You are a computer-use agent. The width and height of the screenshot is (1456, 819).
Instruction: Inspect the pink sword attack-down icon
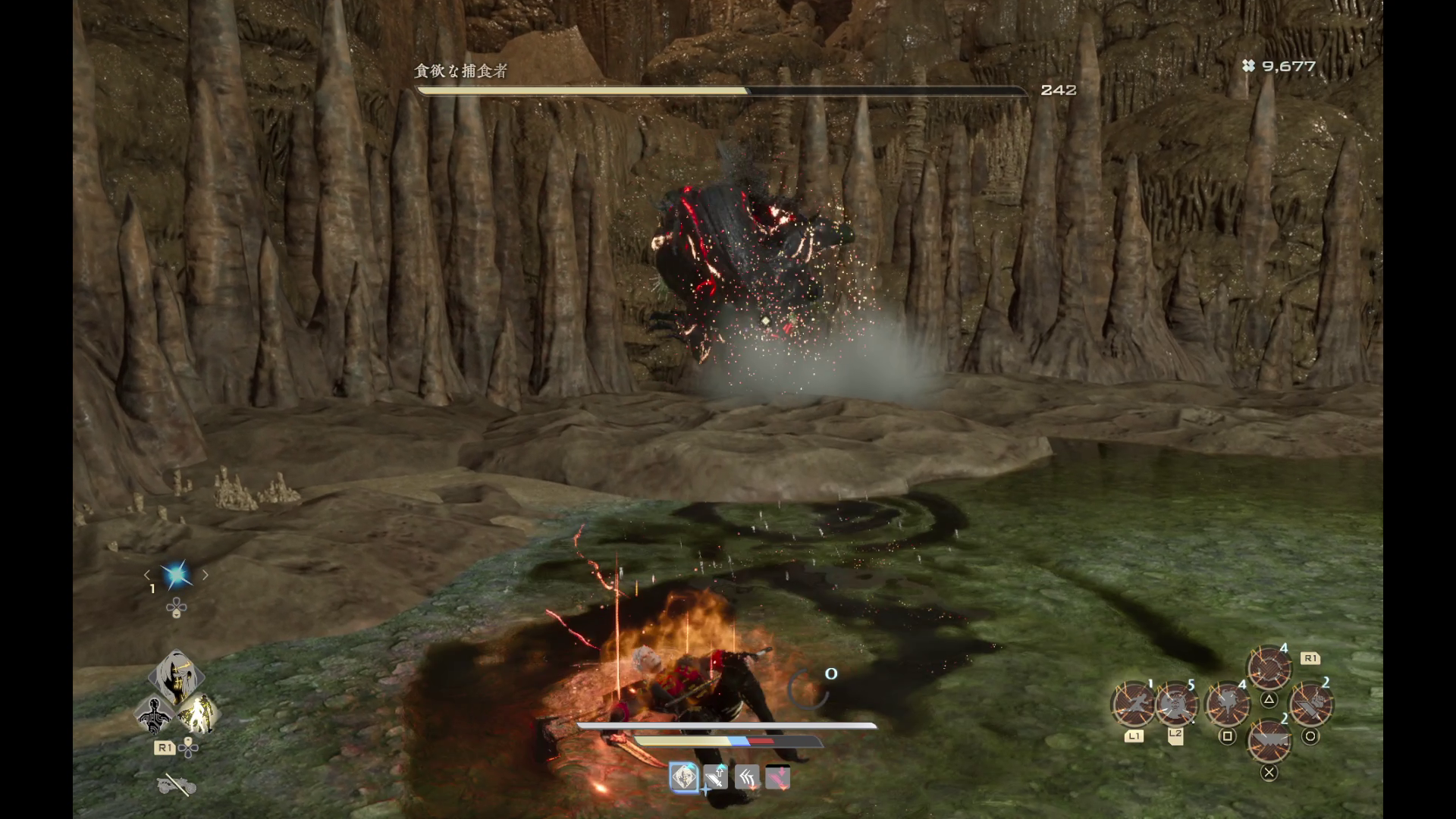pos(778,777)
